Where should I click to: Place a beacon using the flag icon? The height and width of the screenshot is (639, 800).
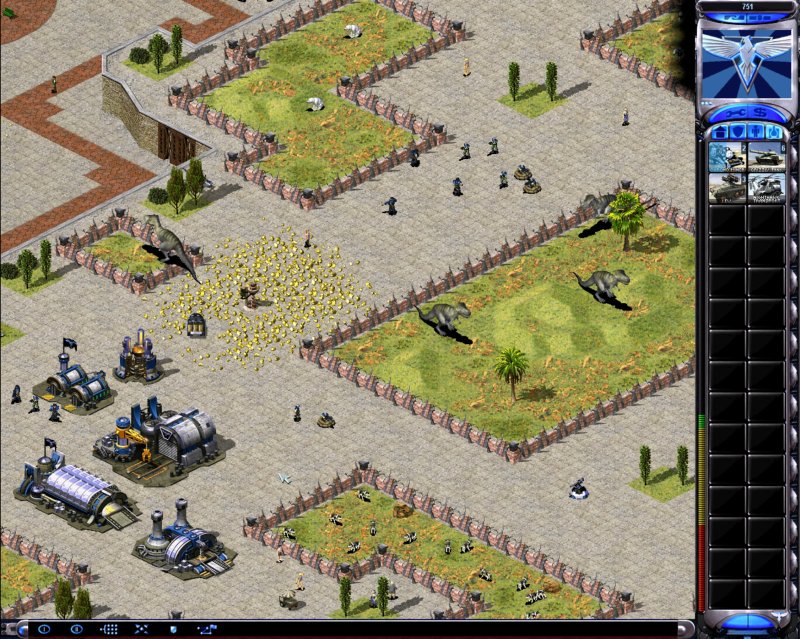point(207,630)
